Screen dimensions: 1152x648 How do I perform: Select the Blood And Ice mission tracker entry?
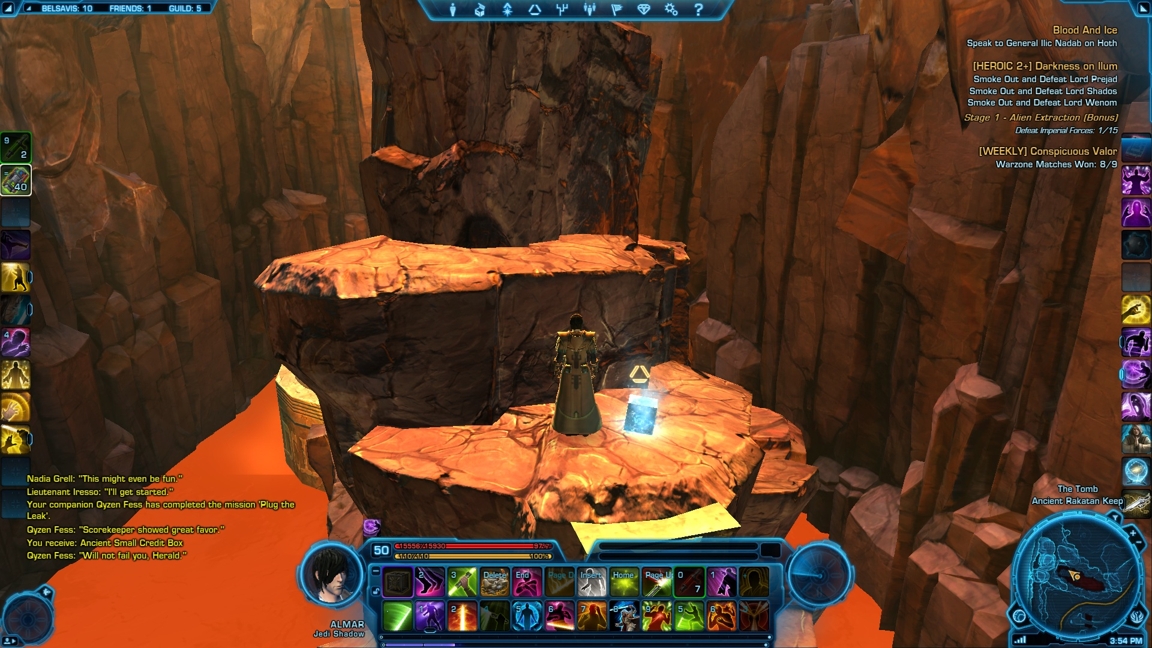1084,30
